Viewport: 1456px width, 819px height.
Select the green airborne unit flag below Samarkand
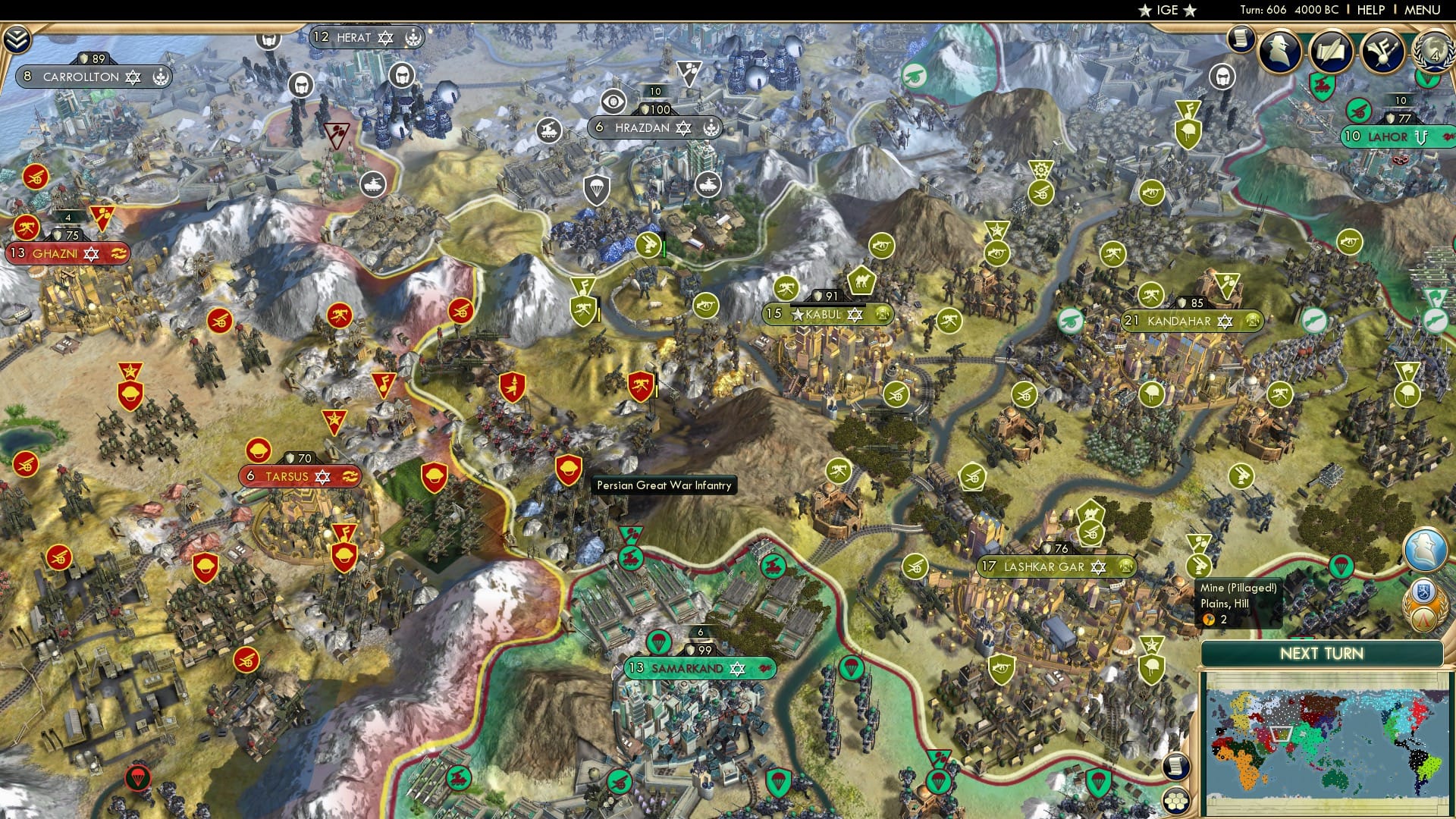pos(779,783)
